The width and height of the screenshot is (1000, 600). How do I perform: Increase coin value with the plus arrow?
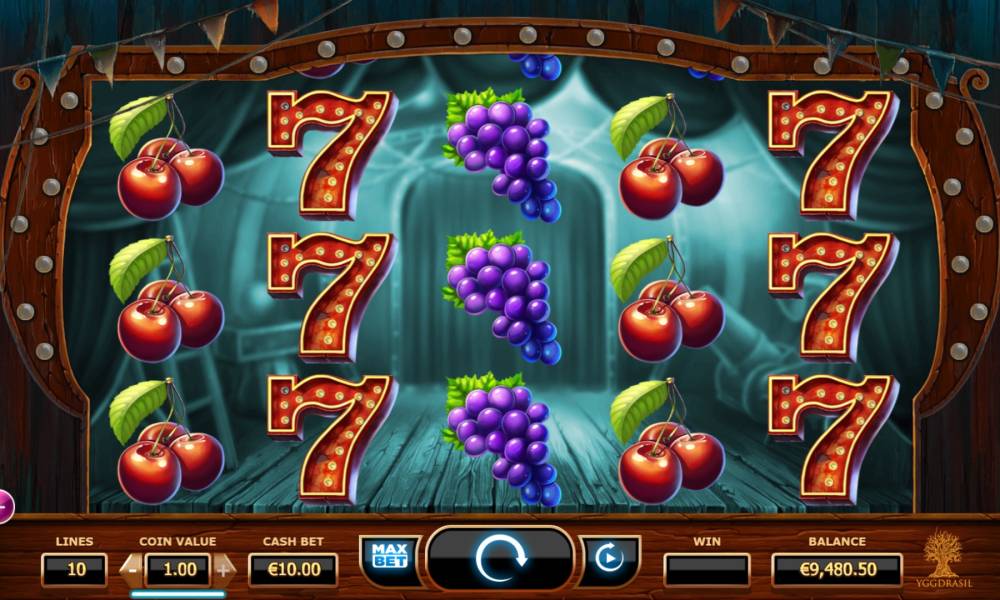tap(223, 569)
